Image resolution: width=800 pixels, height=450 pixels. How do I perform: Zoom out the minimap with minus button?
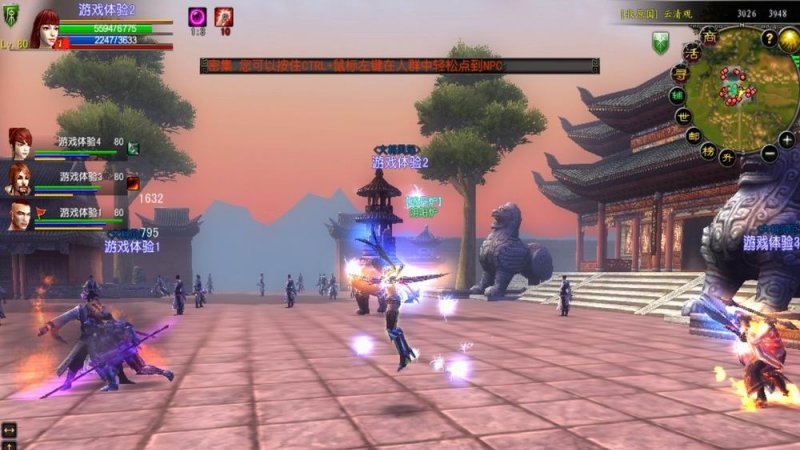(x=768, y=154)
